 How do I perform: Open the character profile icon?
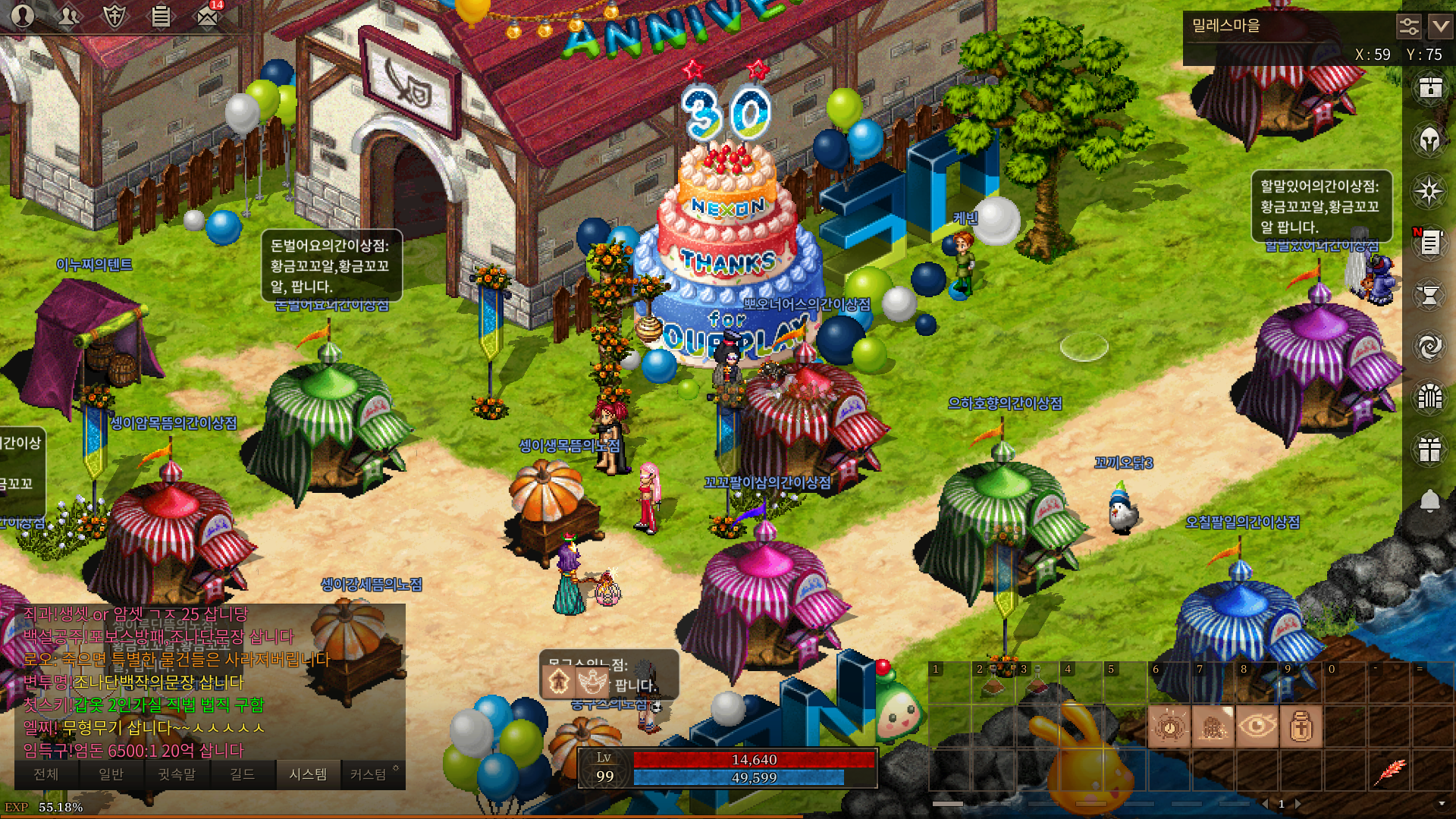tap(23, 16)
